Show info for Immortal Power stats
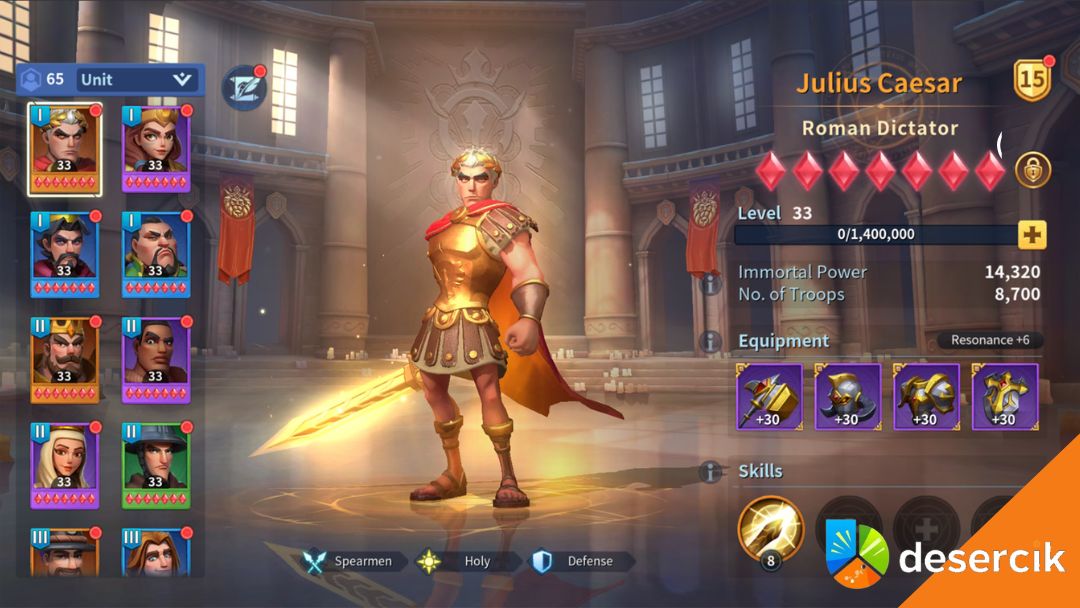This screenshot has width=1080, height=608. pyautogui.click(x=712, y=284)
